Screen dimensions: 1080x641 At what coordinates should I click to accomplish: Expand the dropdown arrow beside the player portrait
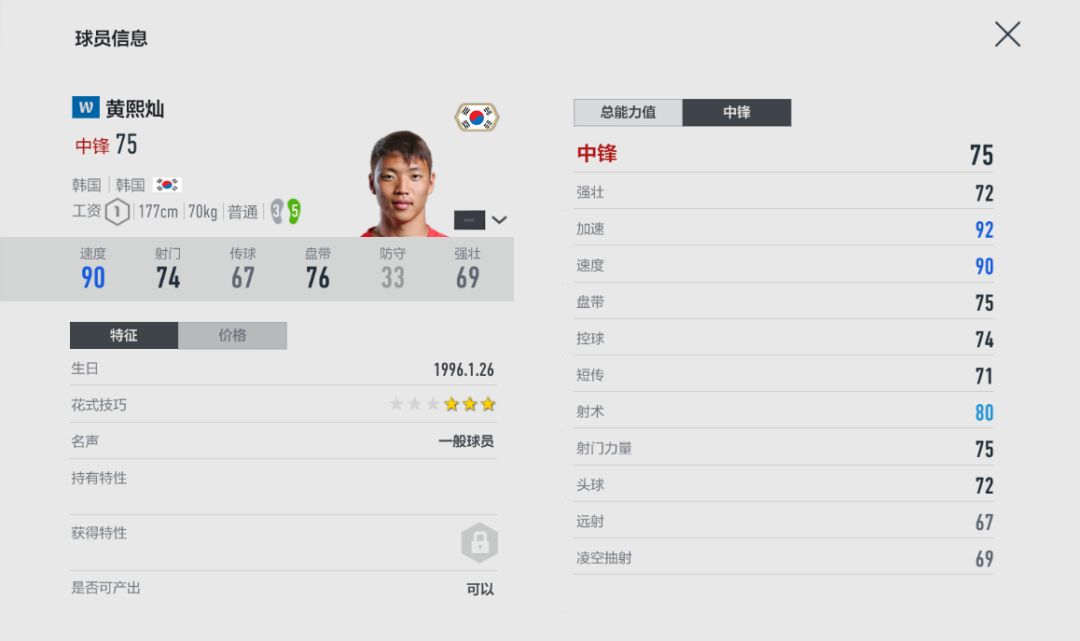pyautogui.click(x=499, y=220)
